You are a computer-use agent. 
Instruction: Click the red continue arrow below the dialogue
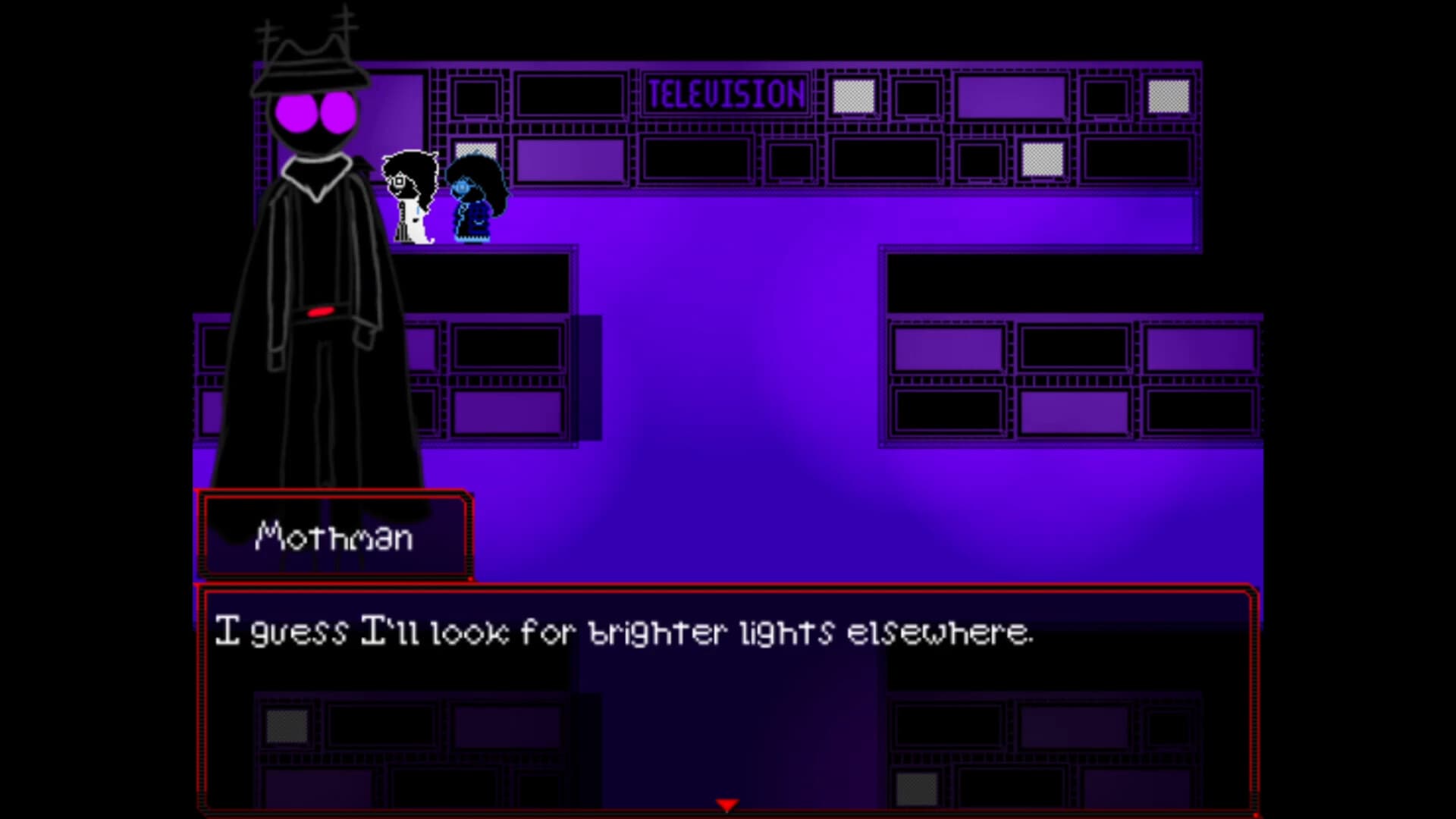(727, 805)
